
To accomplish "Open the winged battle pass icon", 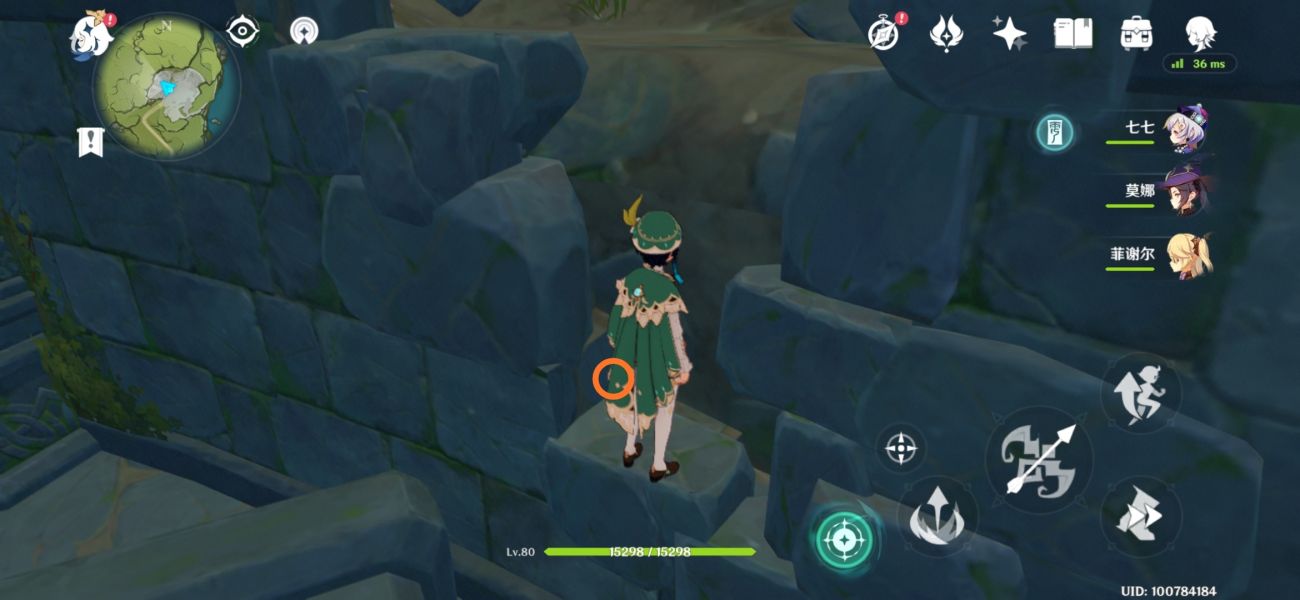I will pos(946,34).
